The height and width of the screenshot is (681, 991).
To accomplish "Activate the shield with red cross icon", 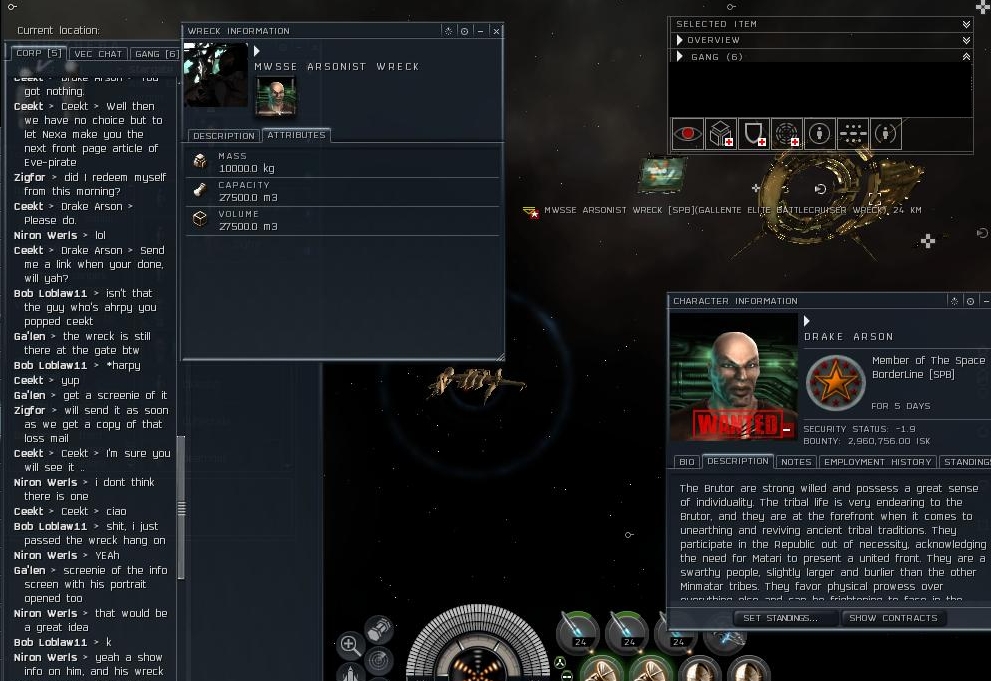I will [754, 133].
